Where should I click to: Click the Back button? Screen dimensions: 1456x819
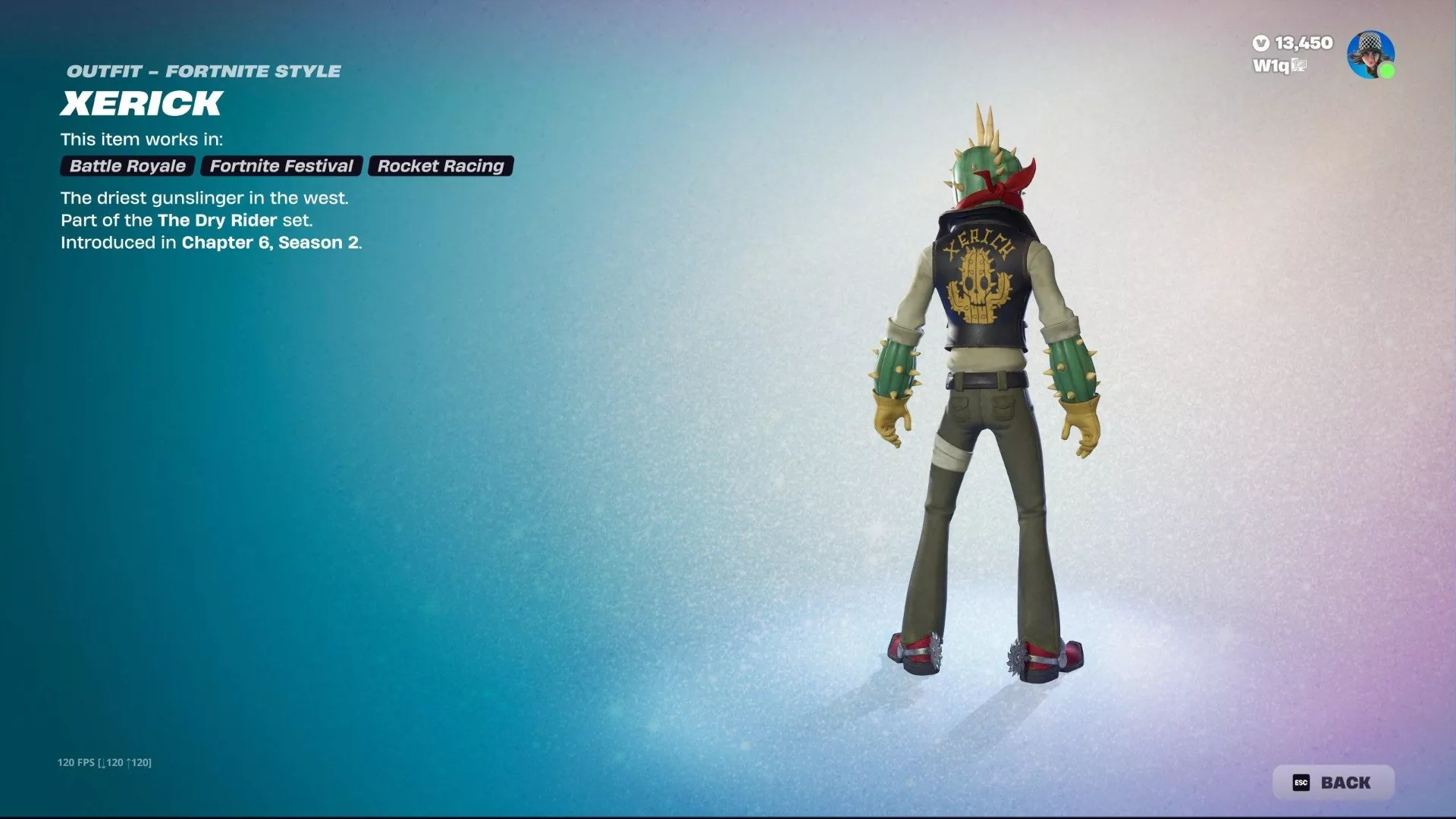[x=1333, y=783]
